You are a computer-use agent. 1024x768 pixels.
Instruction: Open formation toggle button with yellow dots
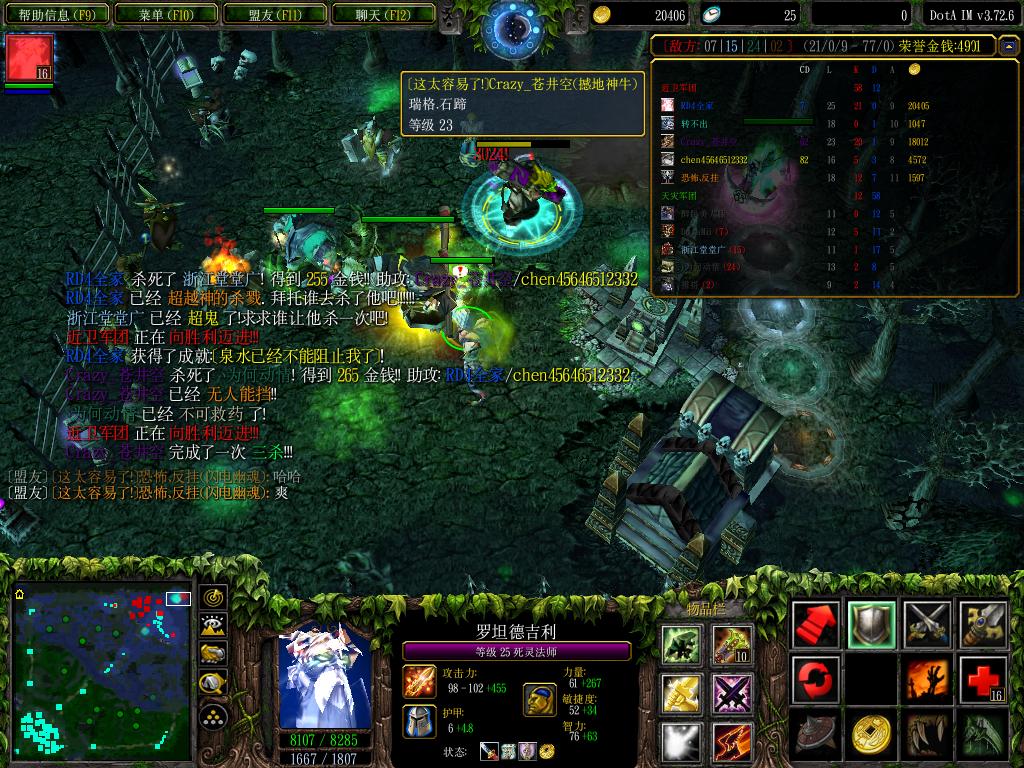[213, 716]
